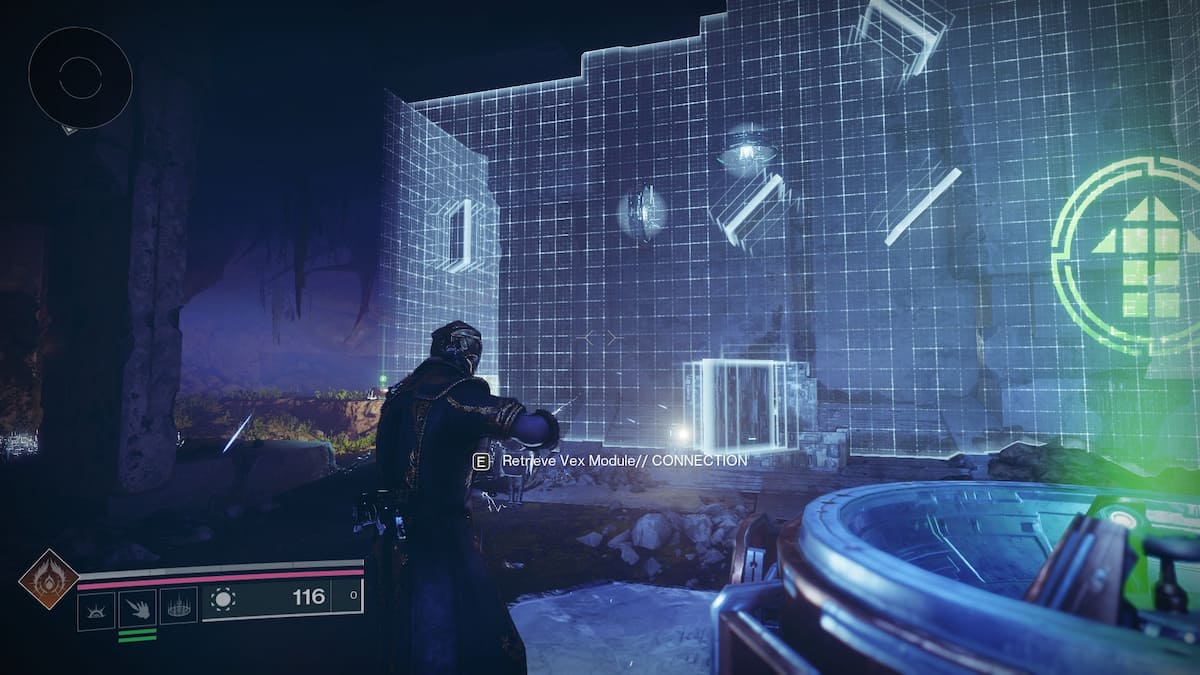Activate the diamond-shaped Super ability icon
Screen dimensions: 1200x675
point(48,579)
